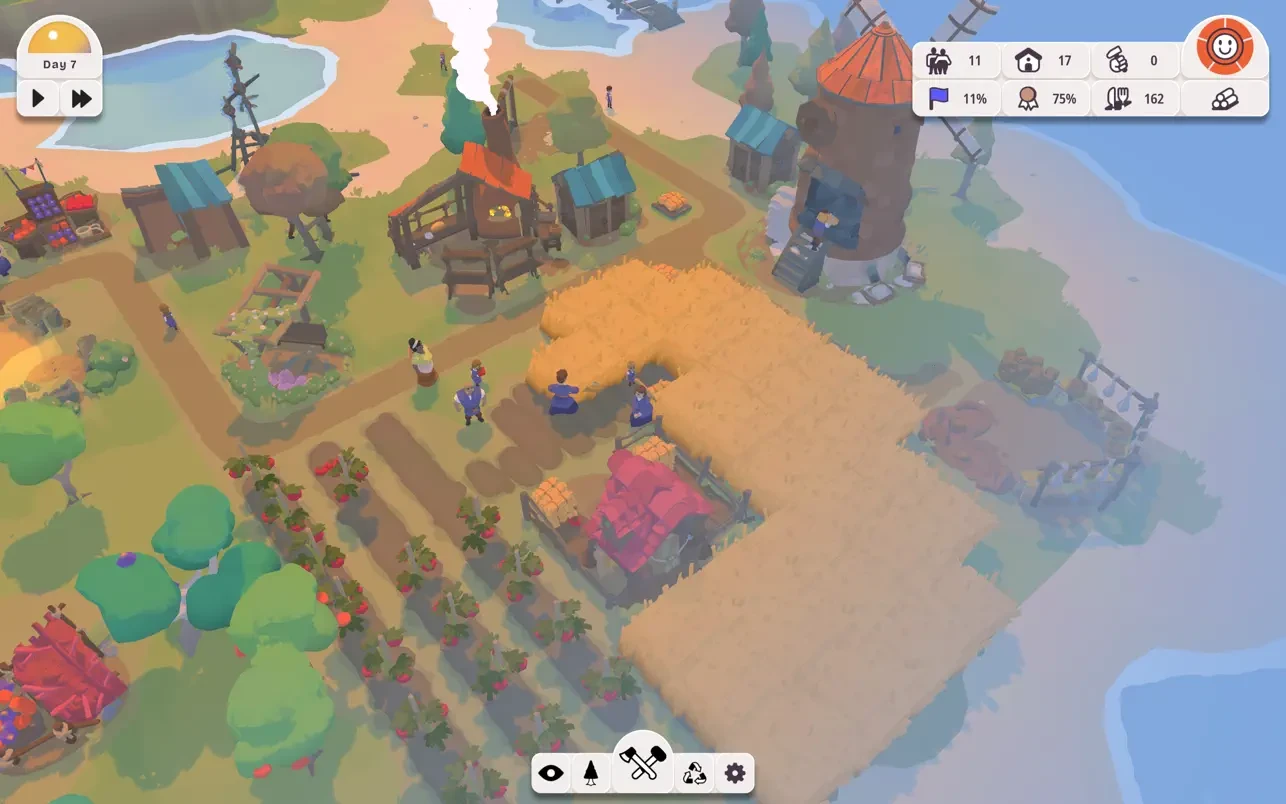
Task: Open the stacked logs resources panel
Action: point(1225,99)
